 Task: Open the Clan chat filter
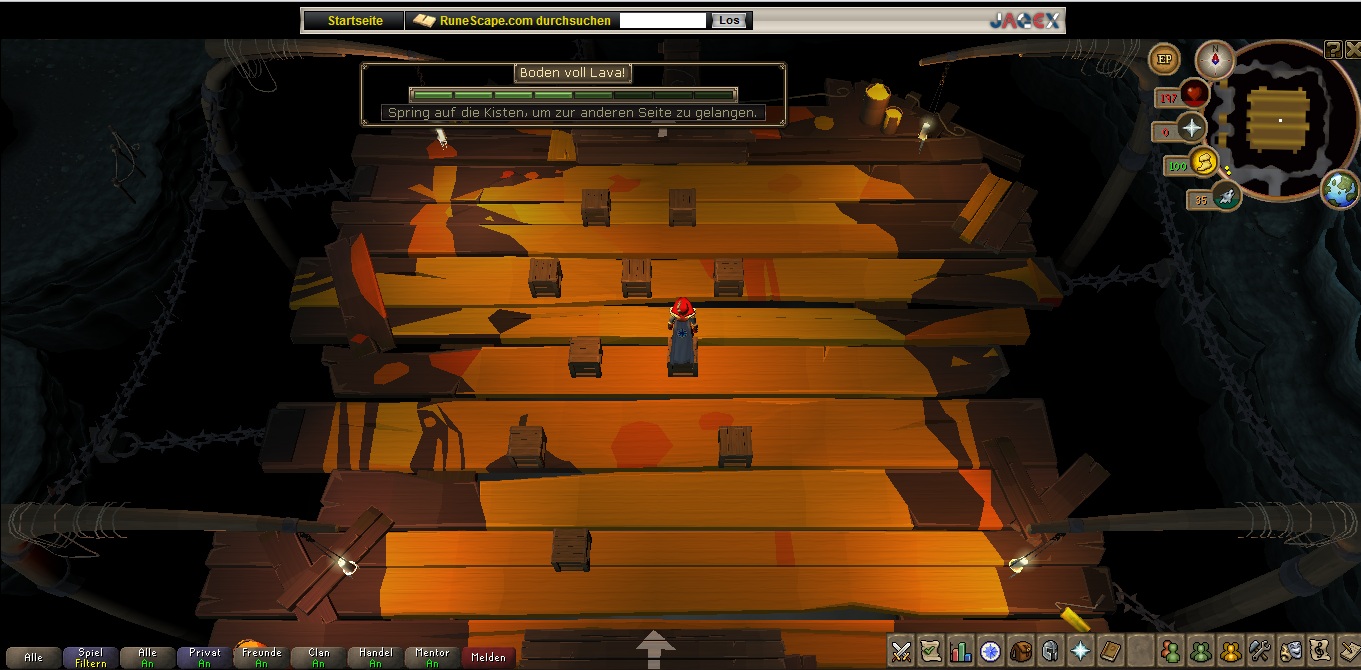click(x=319, y=657)
